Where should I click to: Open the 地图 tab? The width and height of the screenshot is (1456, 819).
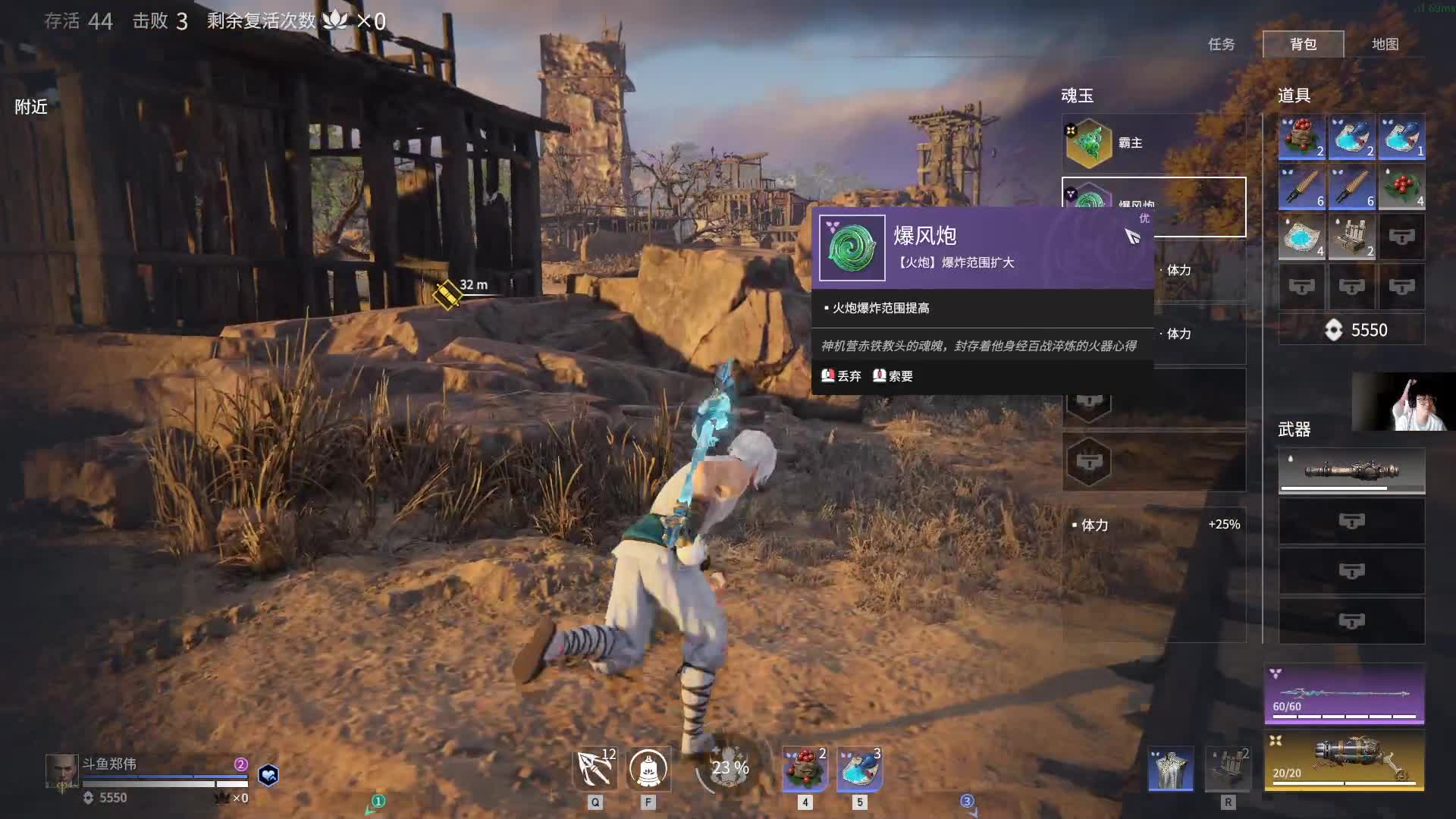[1385, 44]
